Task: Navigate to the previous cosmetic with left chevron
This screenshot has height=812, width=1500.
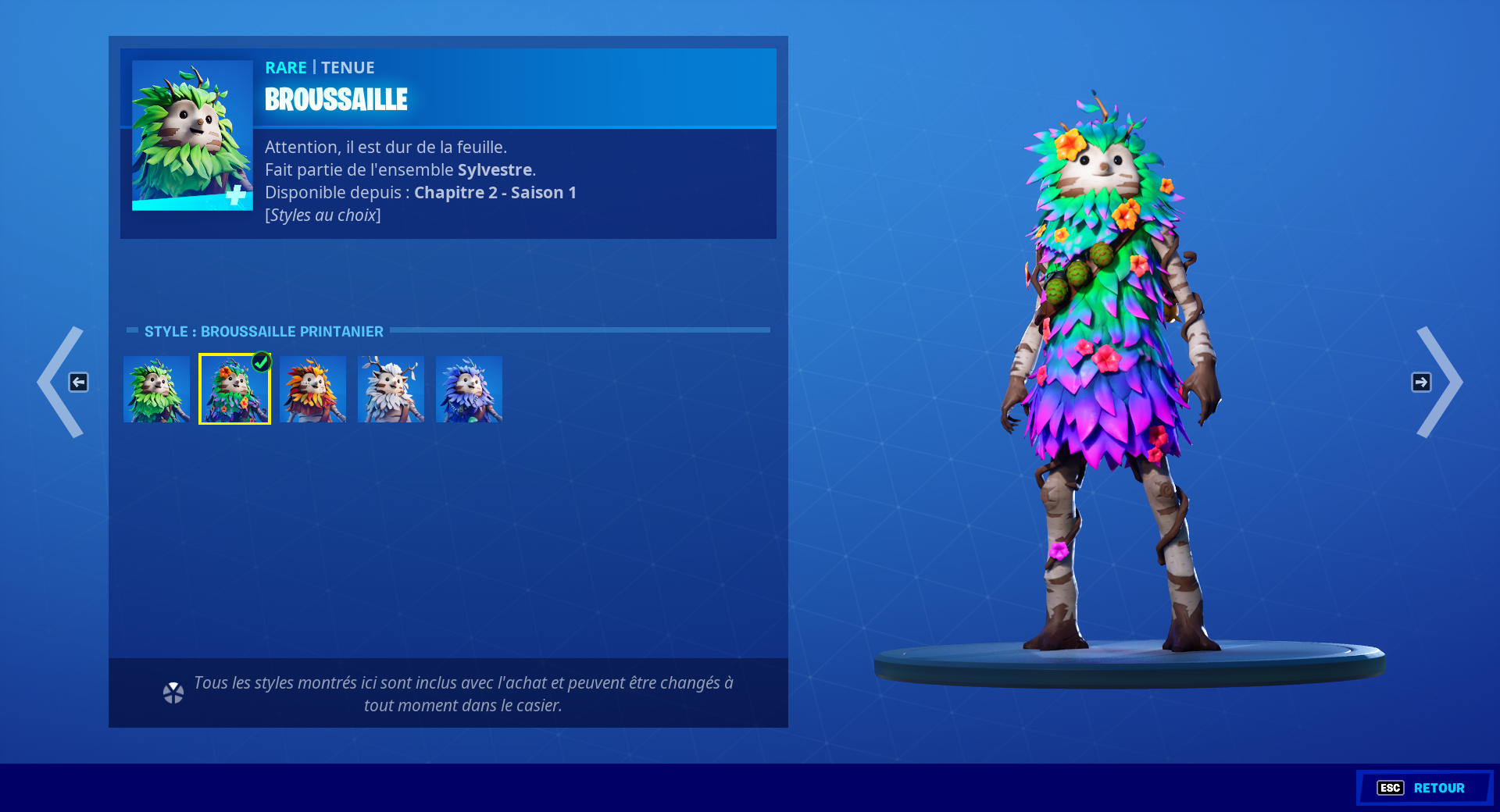Action: 60,382
